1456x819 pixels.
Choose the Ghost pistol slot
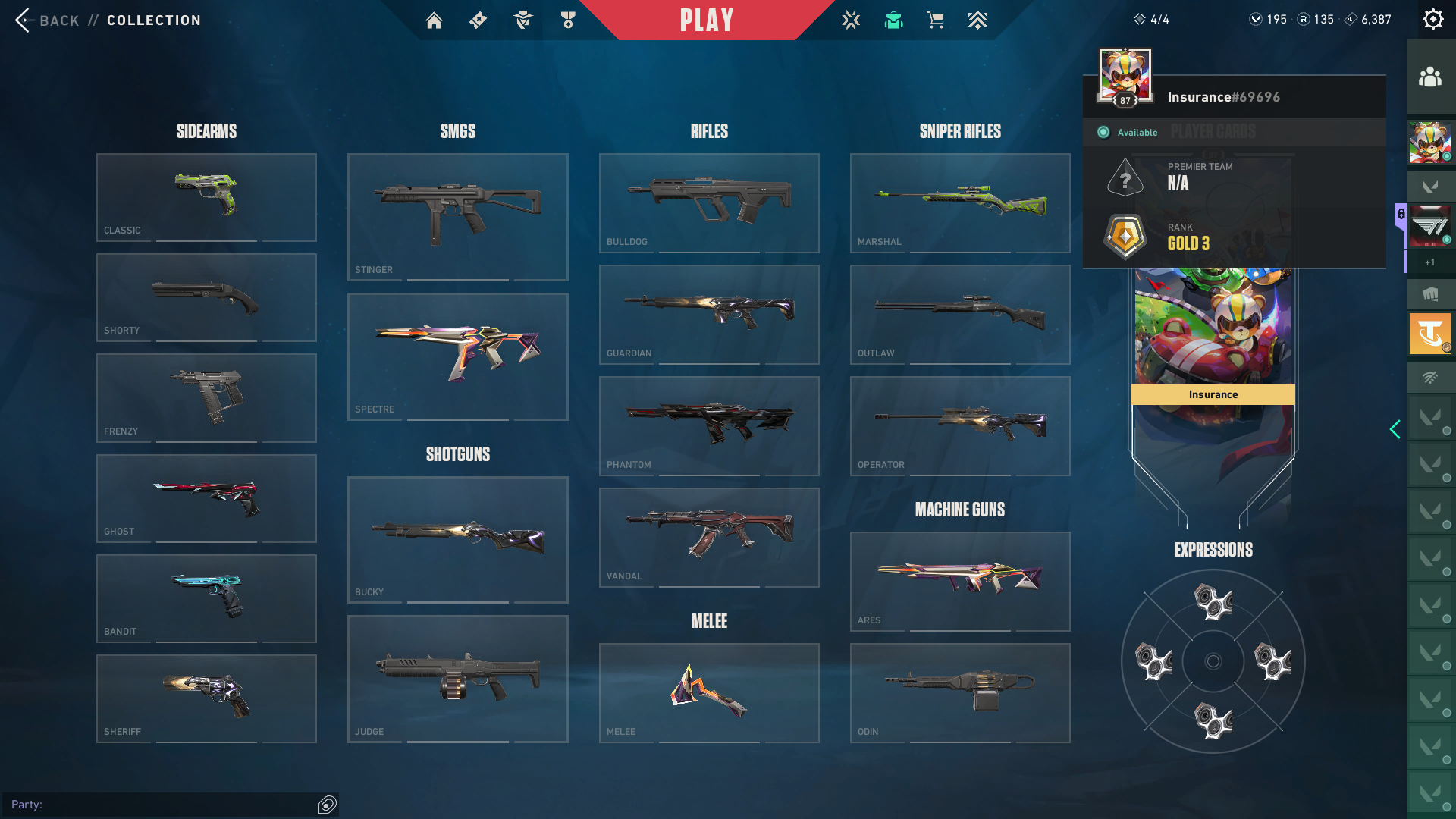click(x=206, y=498)
